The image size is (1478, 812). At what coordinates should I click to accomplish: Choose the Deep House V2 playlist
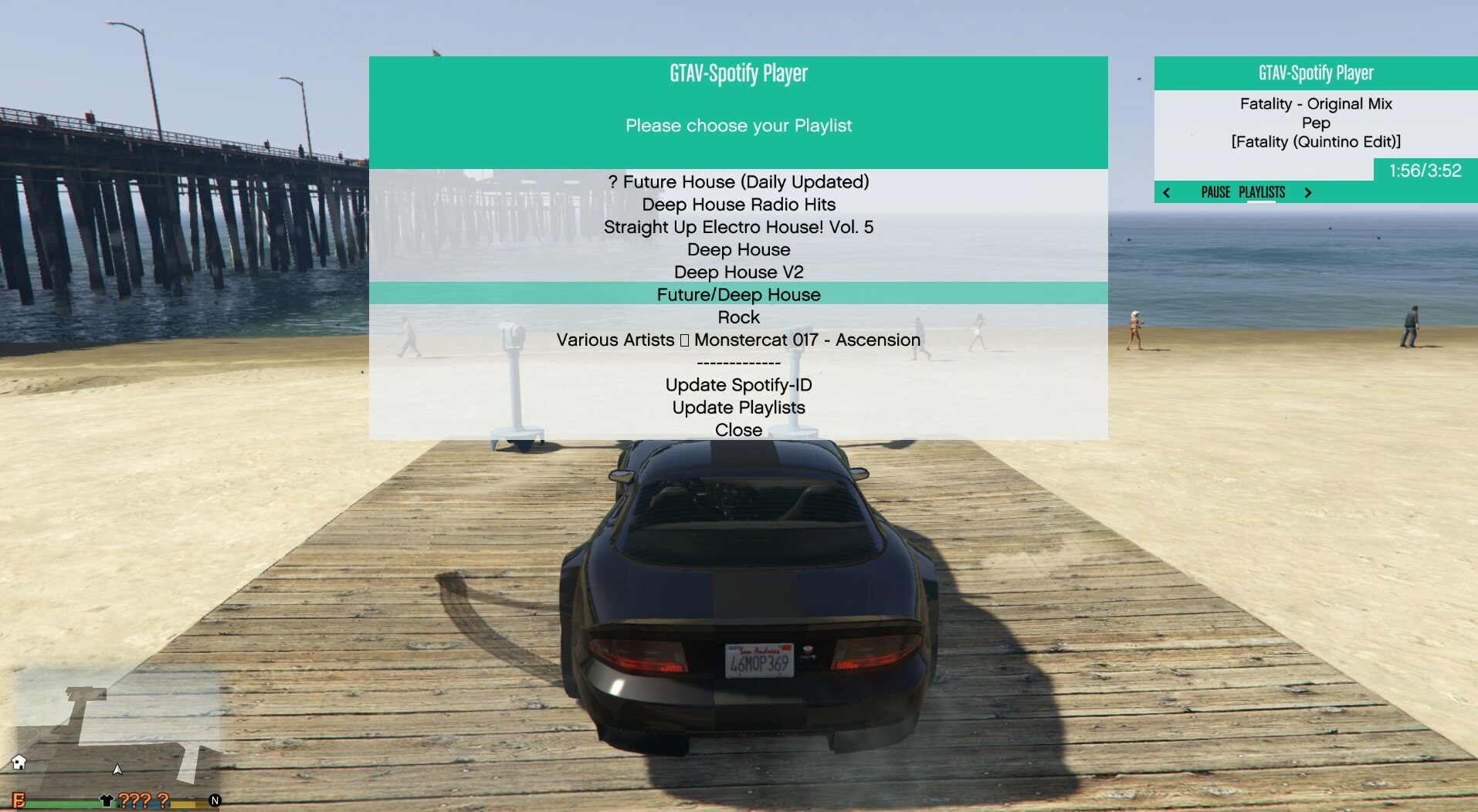pyautogui.click(x=738, y=272)
